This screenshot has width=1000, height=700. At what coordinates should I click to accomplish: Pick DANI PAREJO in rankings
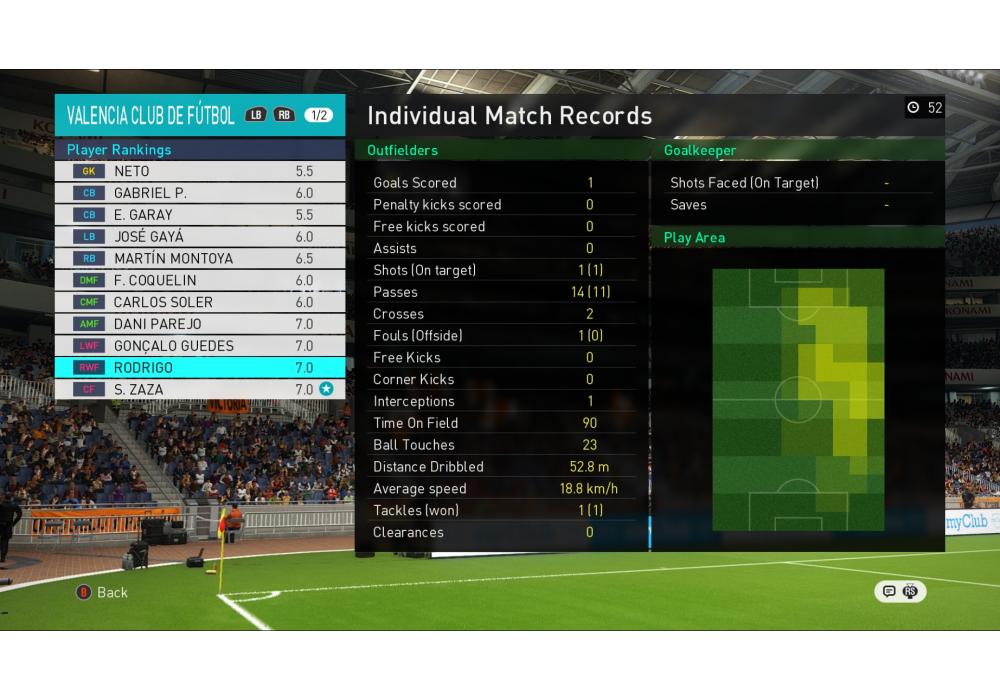tap(200, 324)
